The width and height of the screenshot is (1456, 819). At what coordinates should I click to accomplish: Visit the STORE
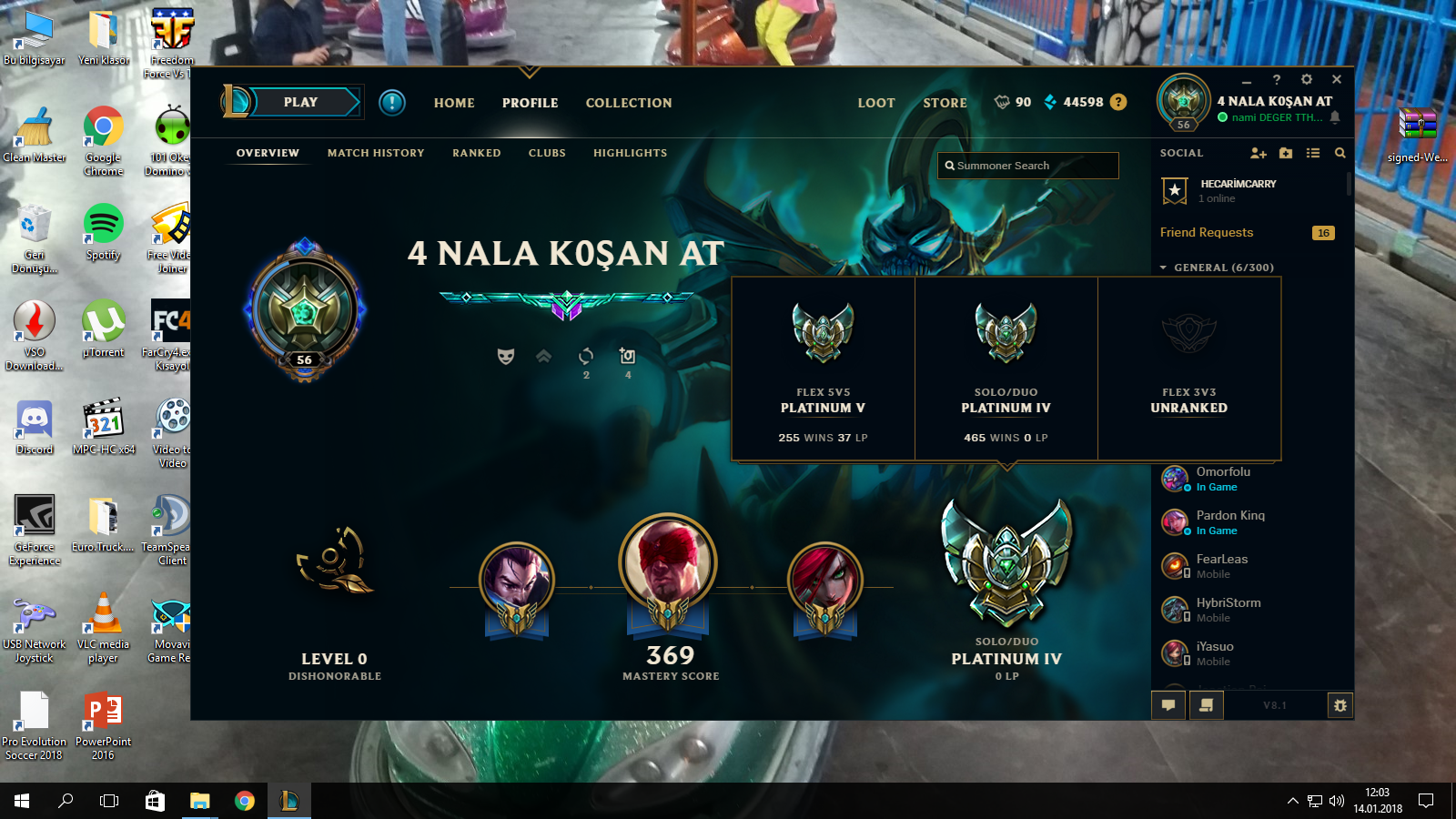(x=945, y=103)
